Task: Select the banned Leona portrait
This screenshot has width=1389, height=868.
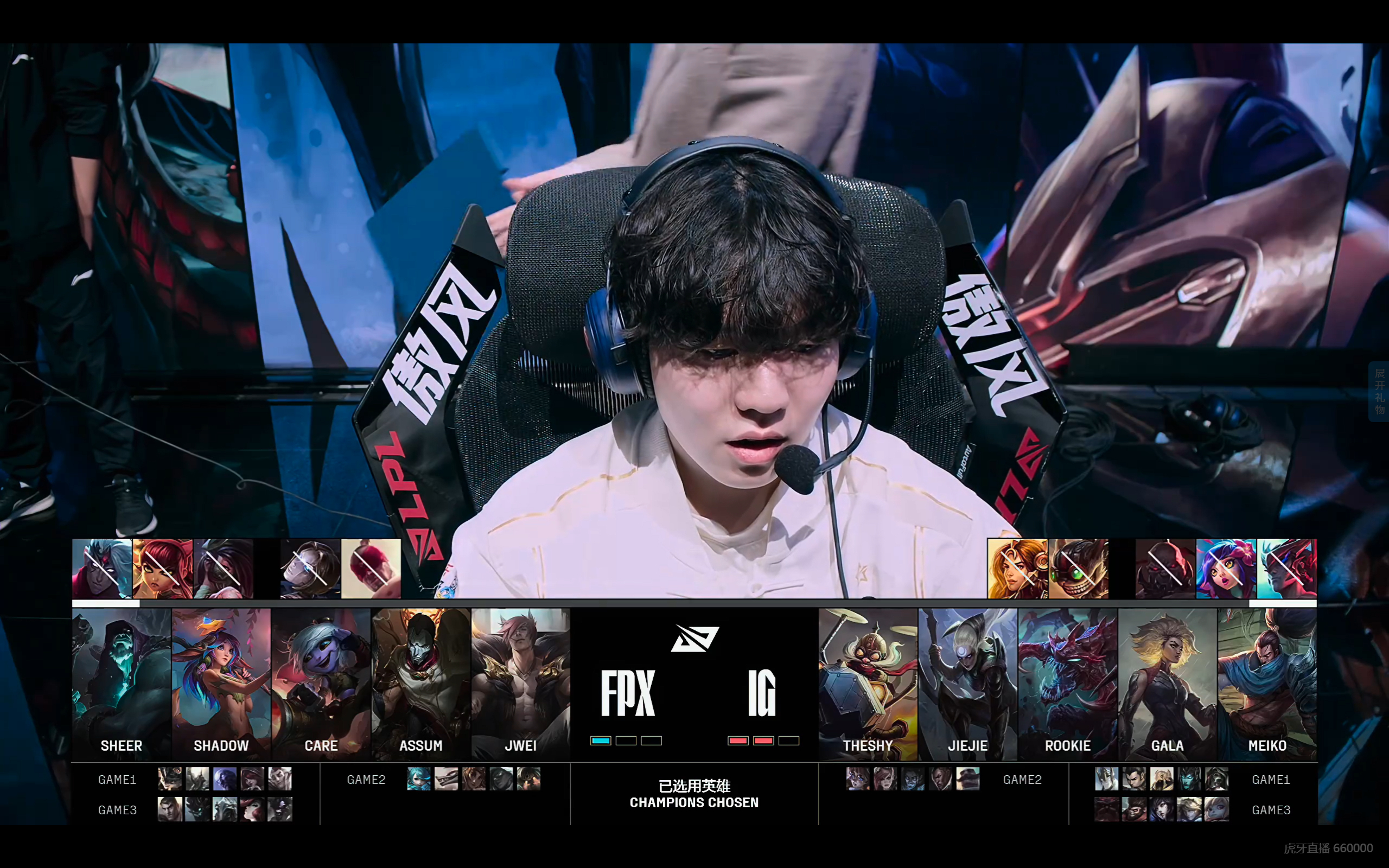Action: 1017,569
